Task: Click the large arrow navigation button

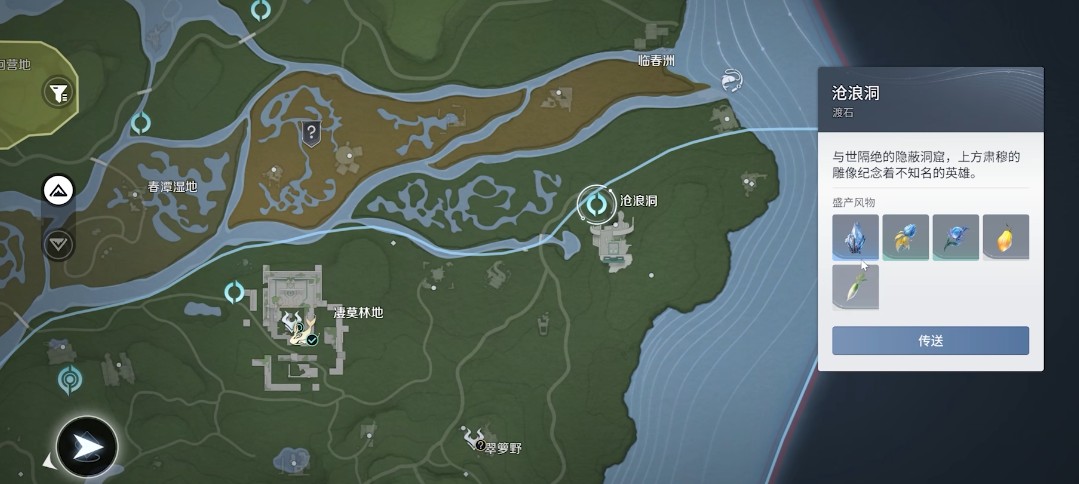Action: click(x=87, y=447)
